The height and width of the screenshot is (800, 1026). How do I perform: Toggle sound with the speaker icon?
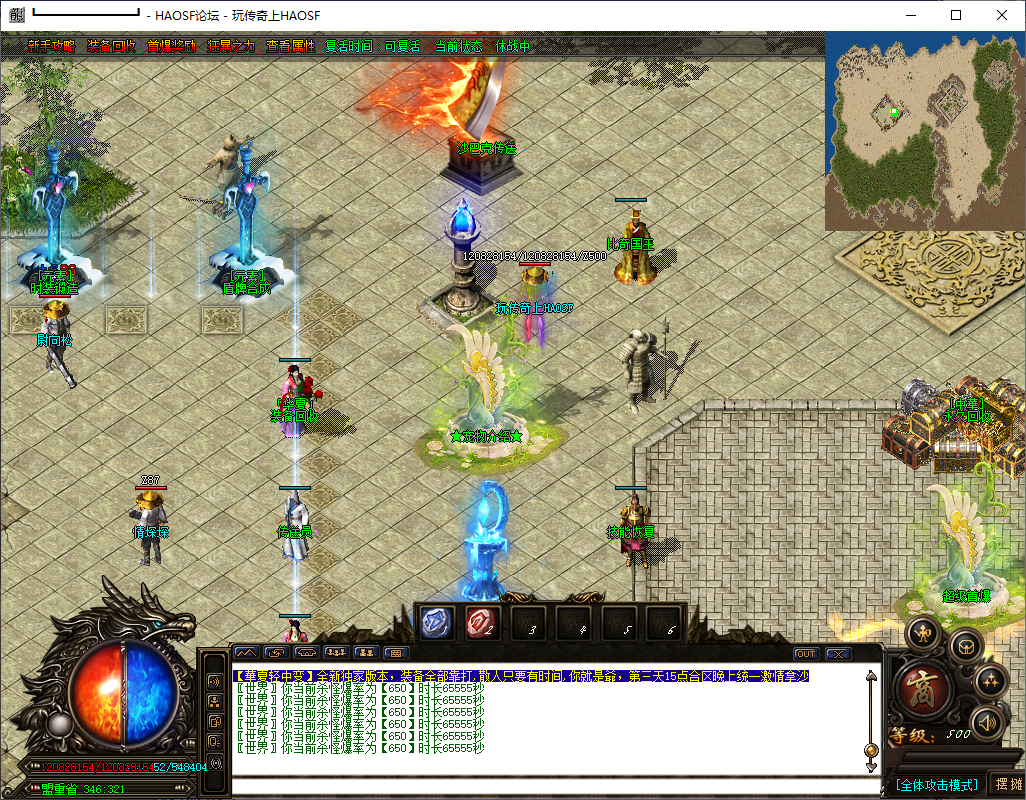[988, 722]
